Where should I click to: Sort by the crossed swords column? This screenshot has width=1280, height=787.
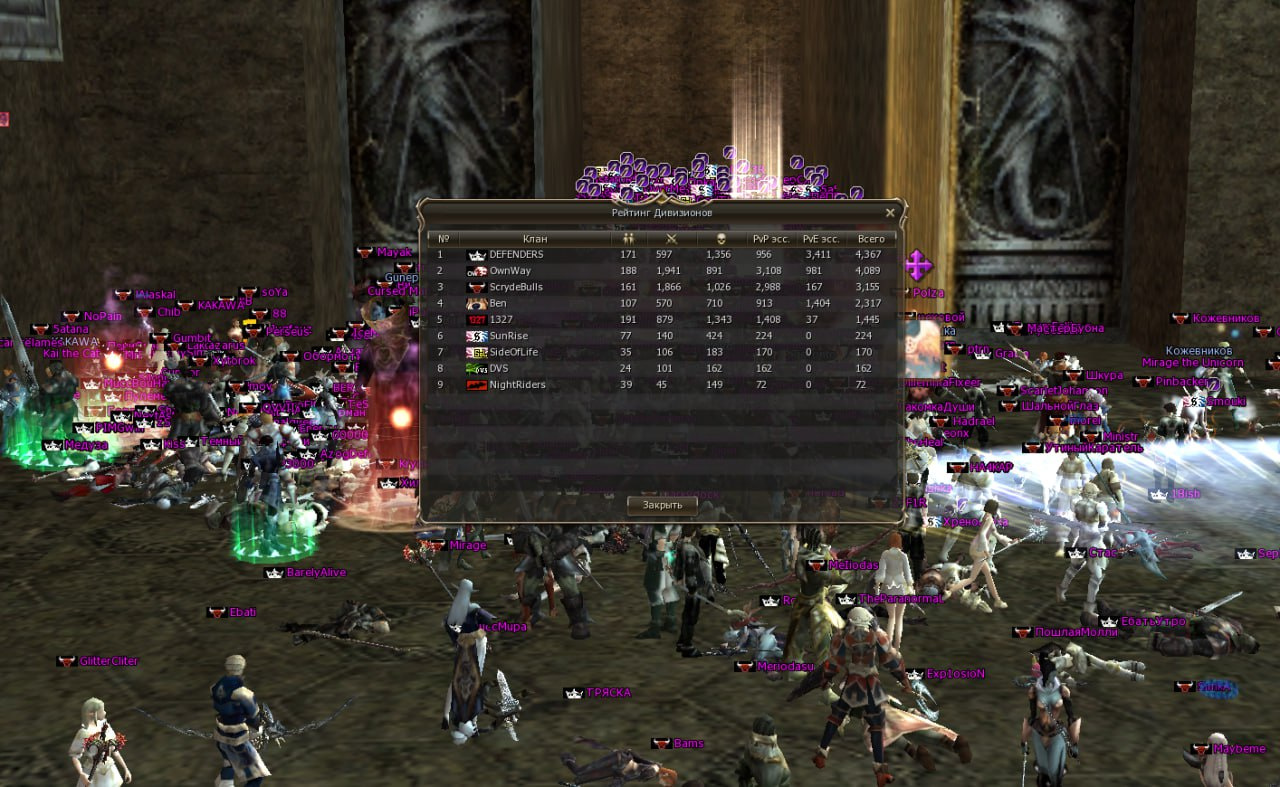pos(672,239)
